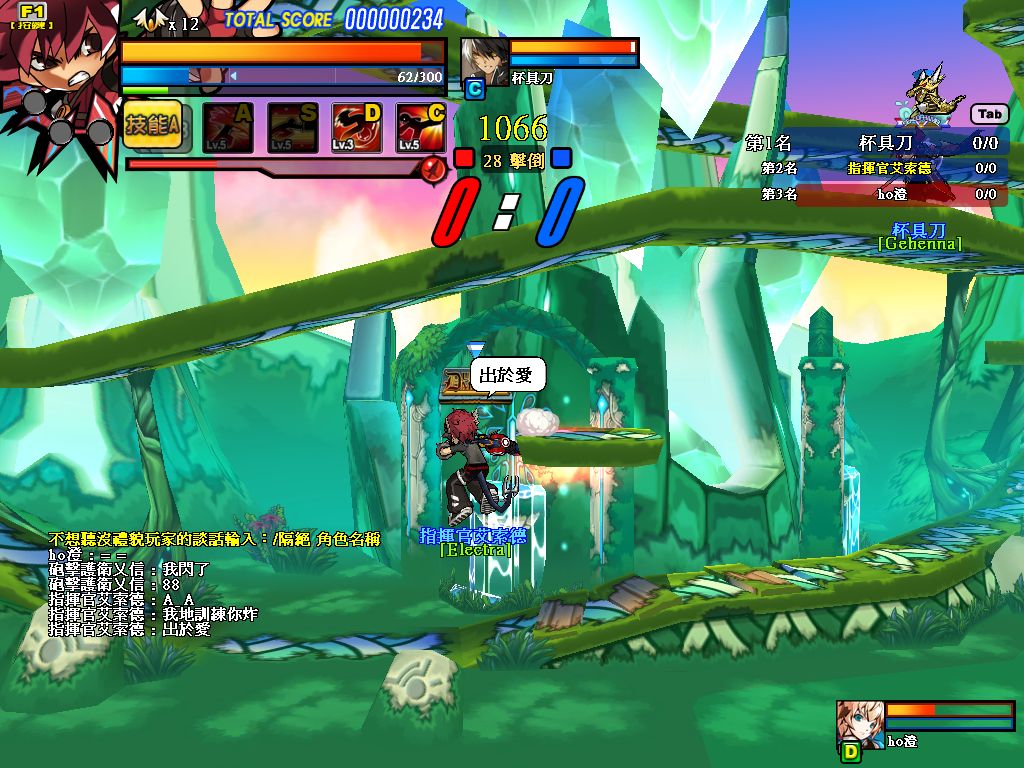Select the first-place row 杯具刀

coord(876,144)
